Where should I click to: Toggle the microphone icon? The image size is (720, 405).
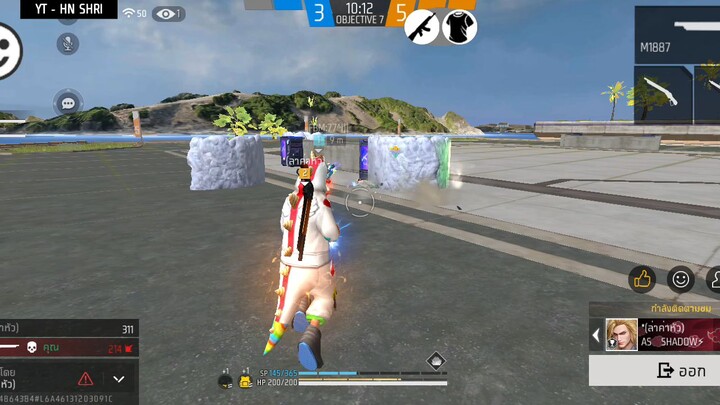coord(68,44)
